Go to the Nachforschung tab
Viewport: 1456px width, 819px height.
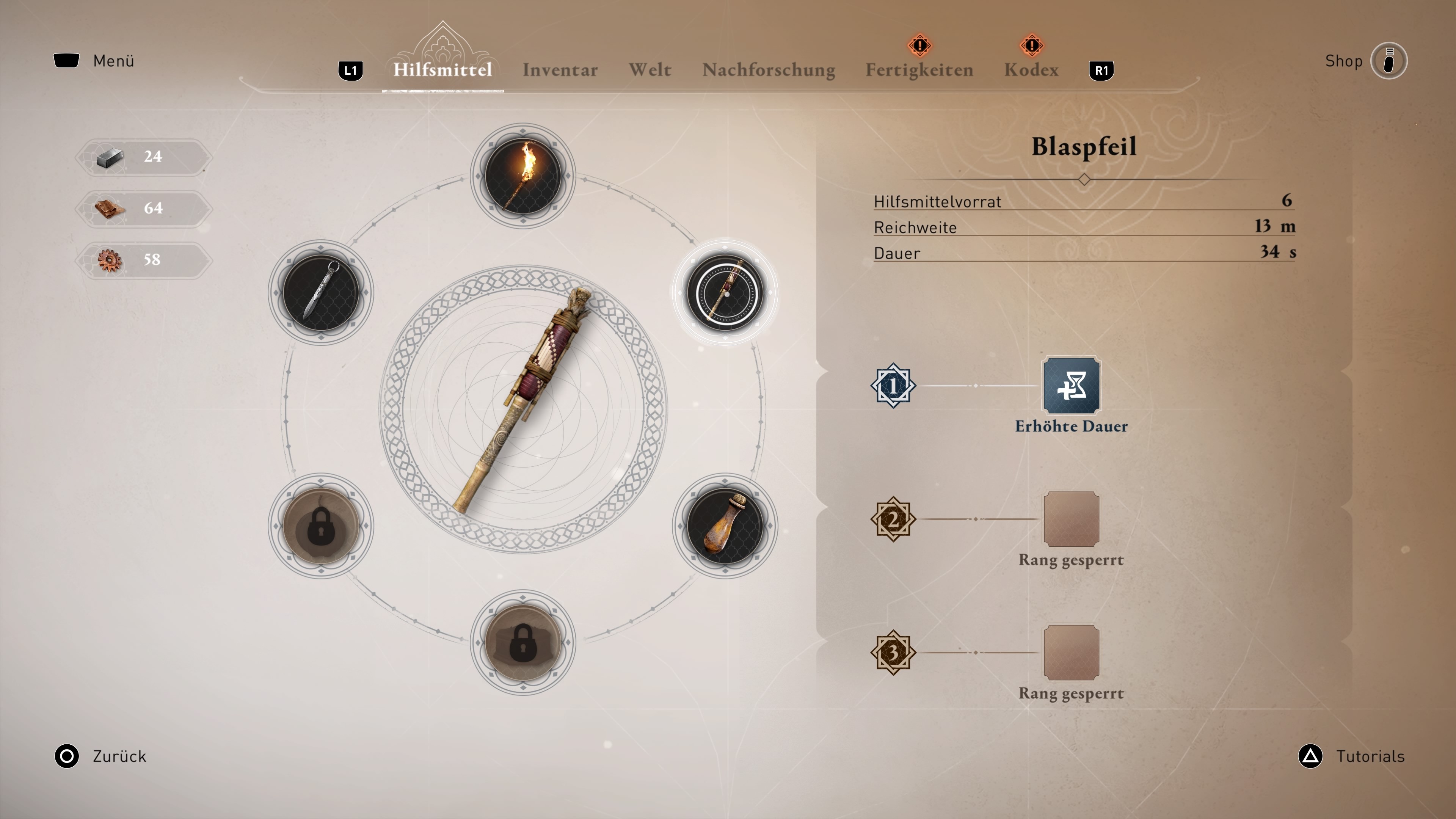[768, 70]
